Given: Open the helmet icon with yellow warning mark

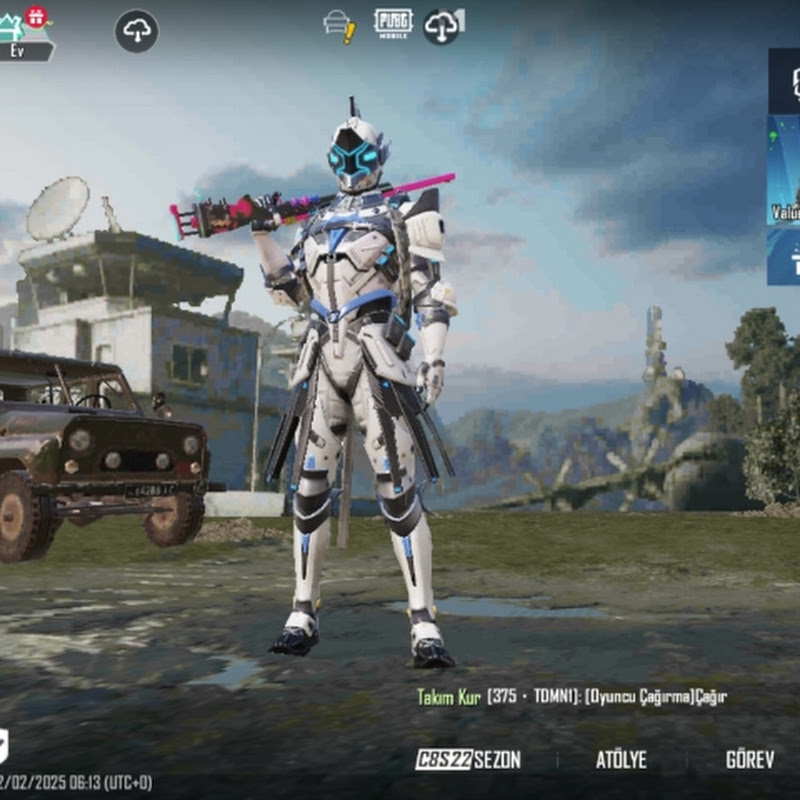Looking at the screenshot, I should coord(339,25).
